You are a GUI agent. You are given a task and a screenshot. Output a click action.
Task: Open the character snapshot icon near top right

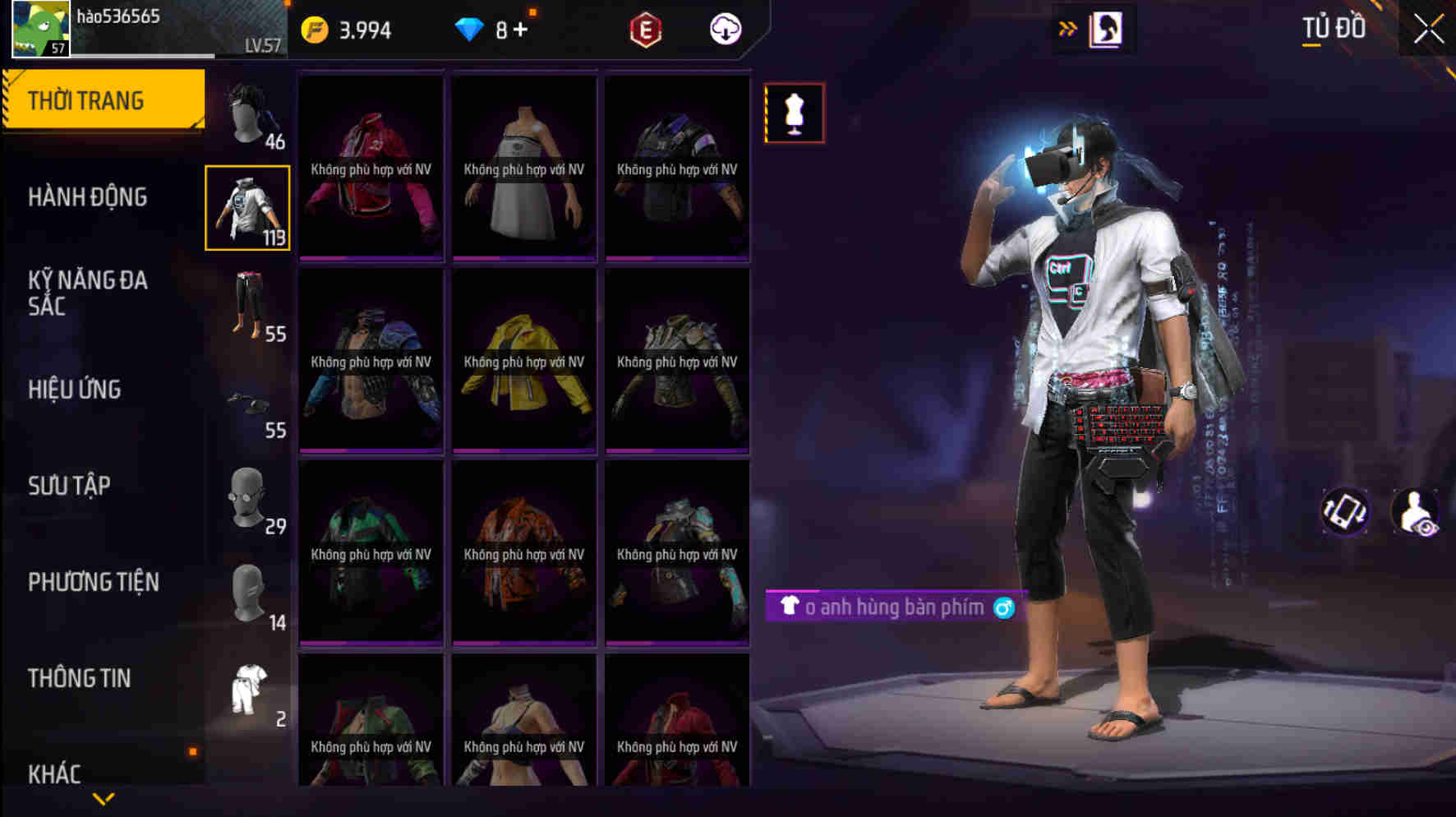1104,30
